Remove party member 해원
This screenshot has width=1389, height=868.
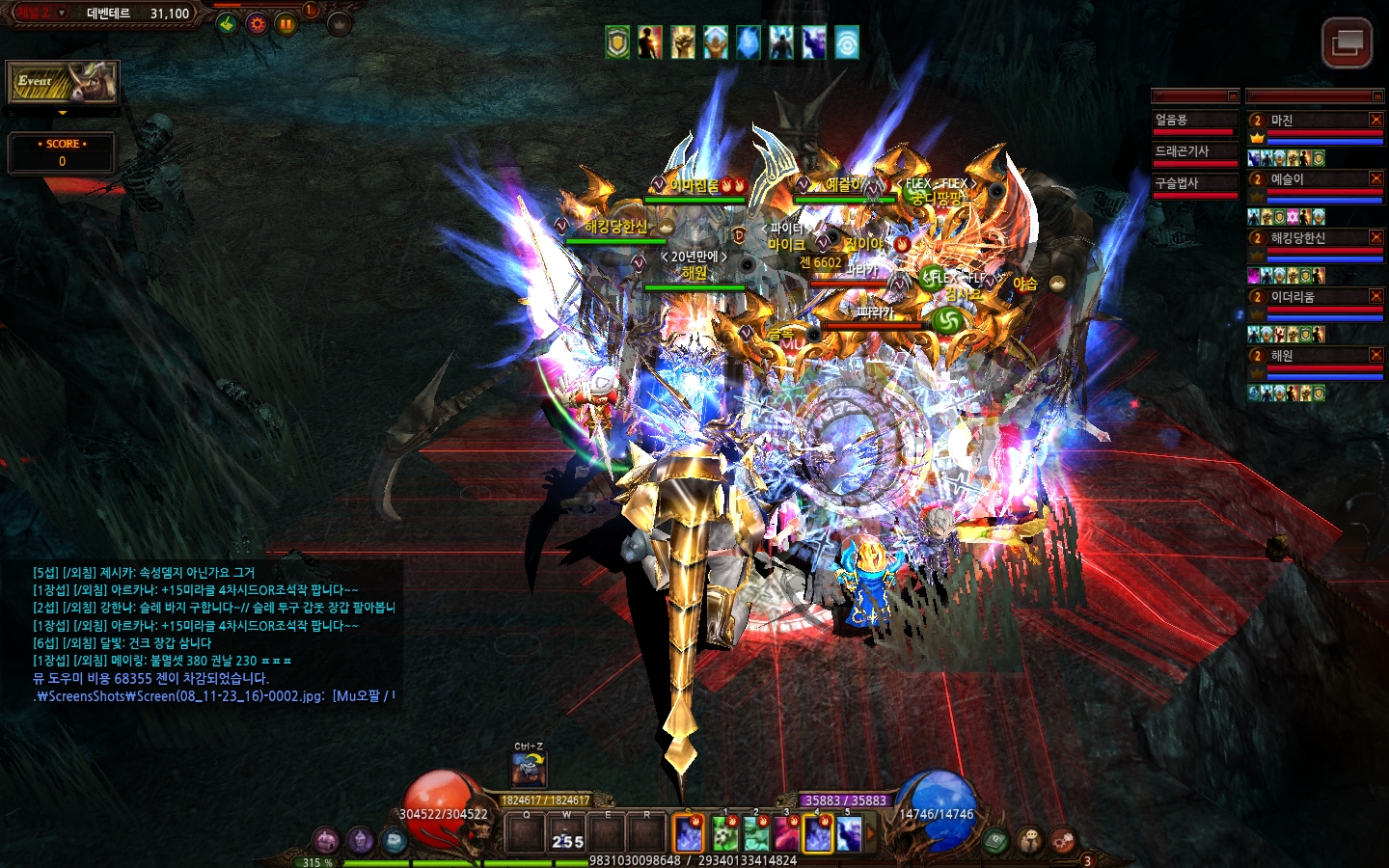[1376, 355]
